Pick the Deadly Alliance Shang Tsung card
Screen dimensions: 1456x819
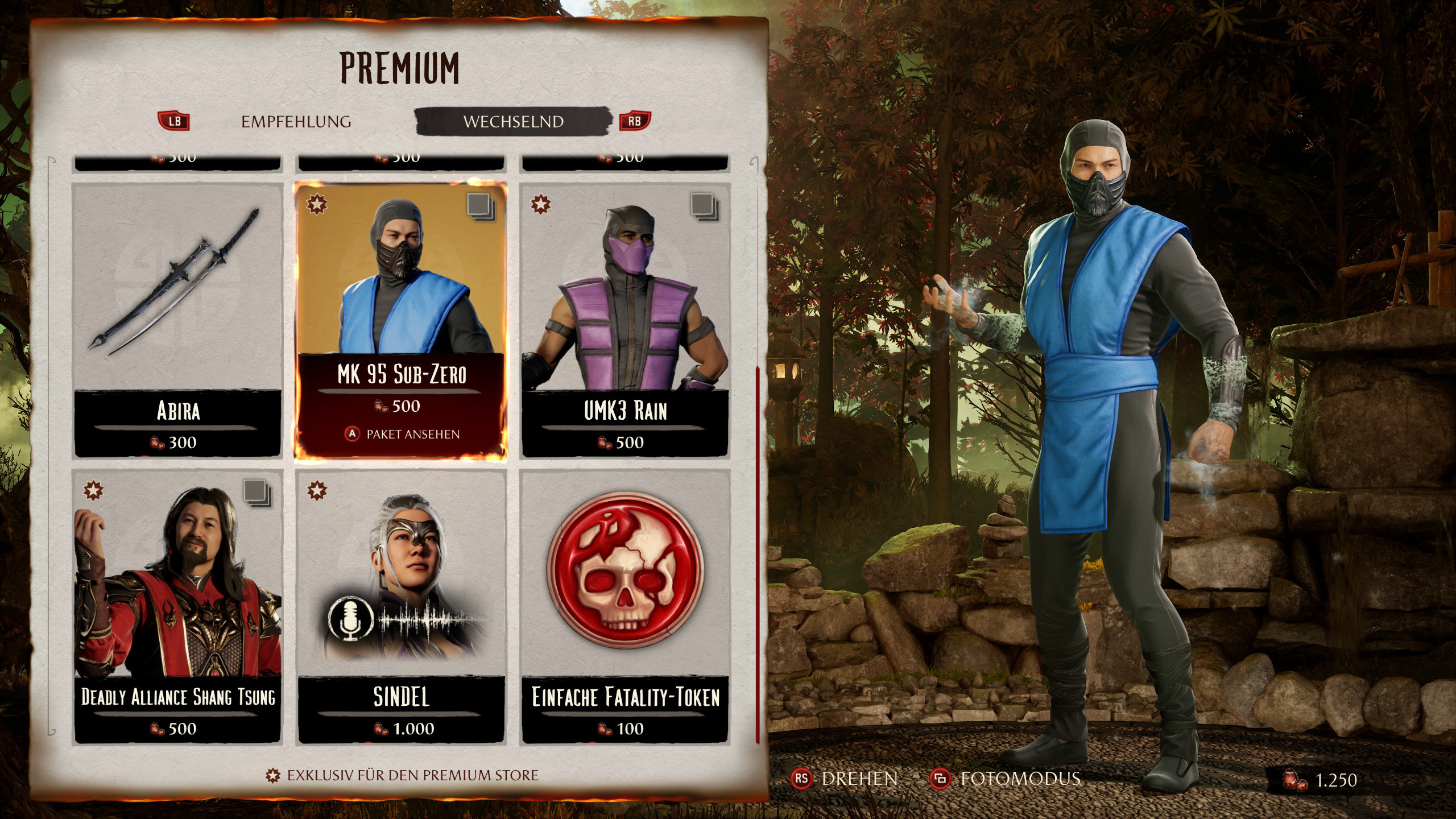pyautogui.click(x=178, y=606)
